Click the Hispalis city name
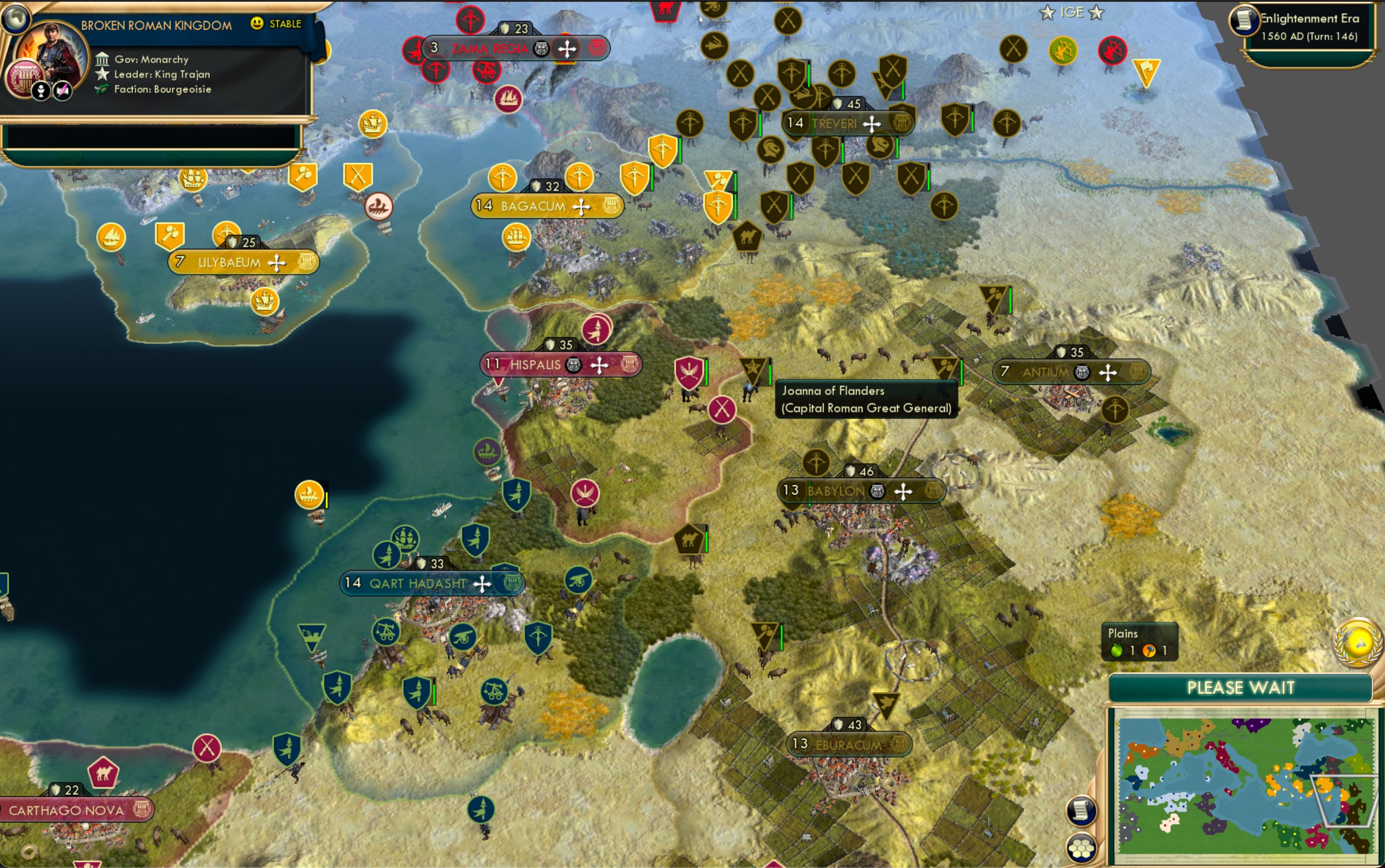 pyautogui.click(x=535, y=364)
